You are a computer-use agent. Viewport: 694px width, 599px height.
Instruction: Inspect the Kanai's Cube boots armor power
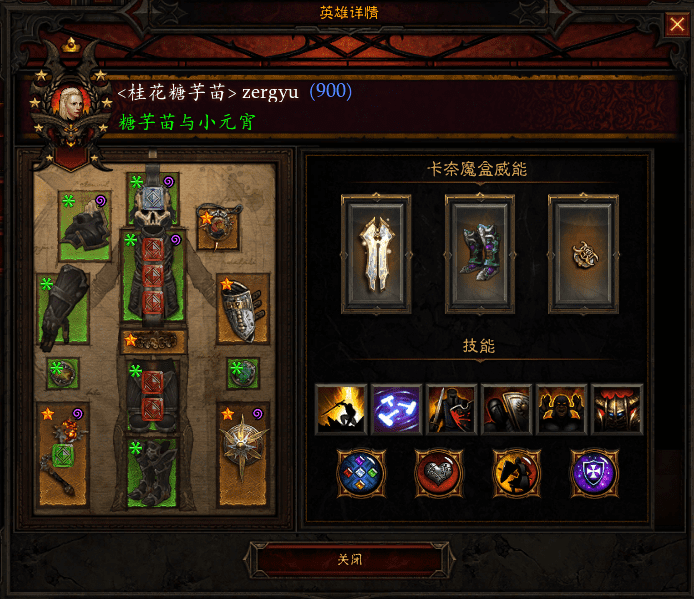point(479,254)
